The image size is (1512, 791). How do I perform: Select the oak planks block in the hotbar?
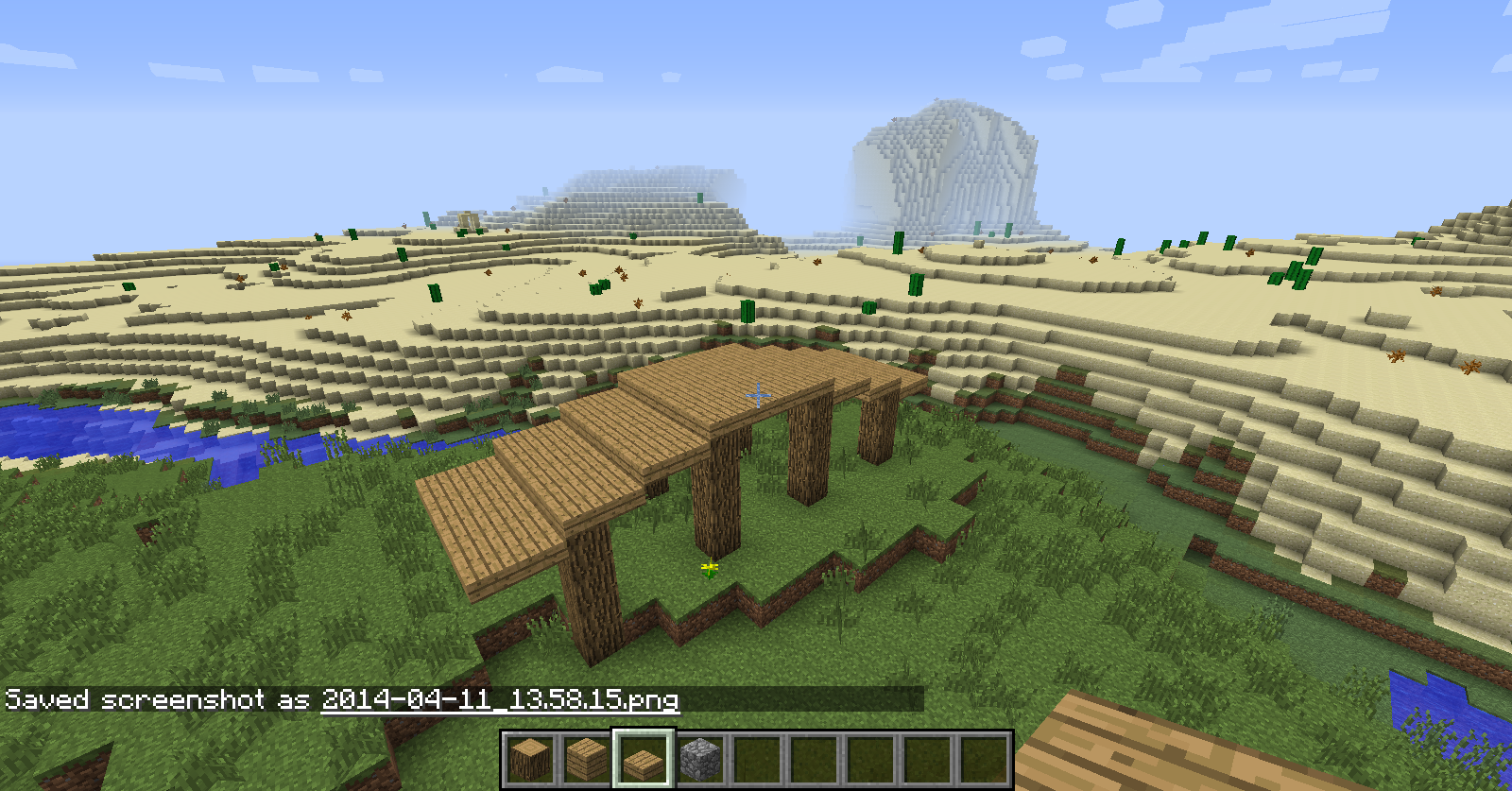pyautogui.click(x=585, y=756)
